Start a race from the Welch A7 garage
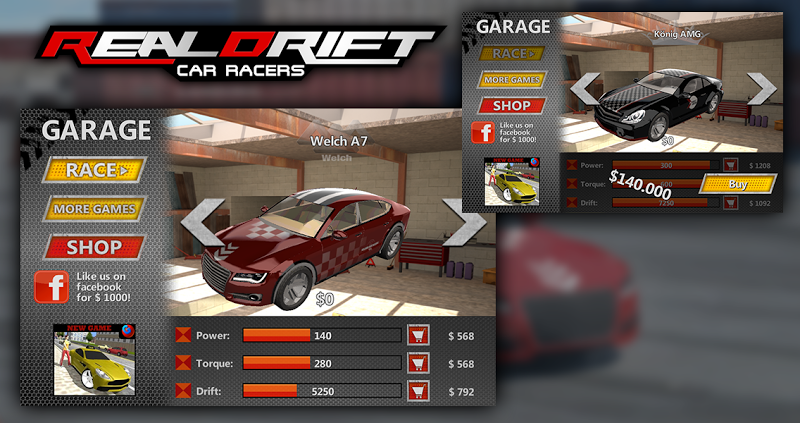The image size is (800, 423). (94, 171)
